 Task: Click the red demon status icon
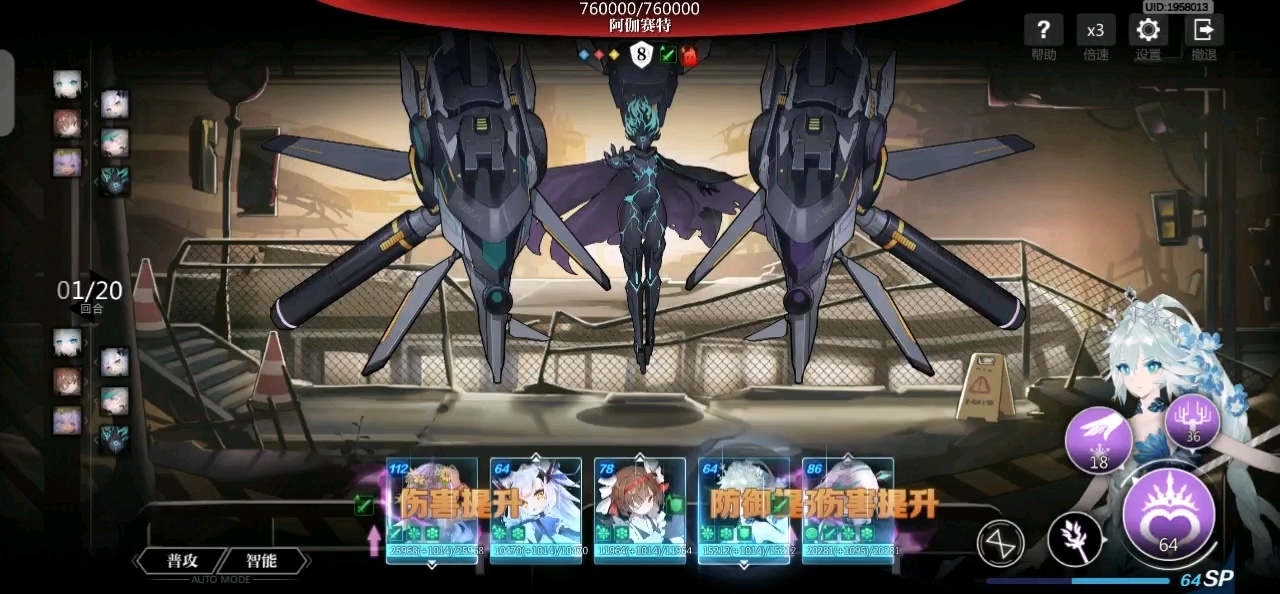[x=690, y=55]
